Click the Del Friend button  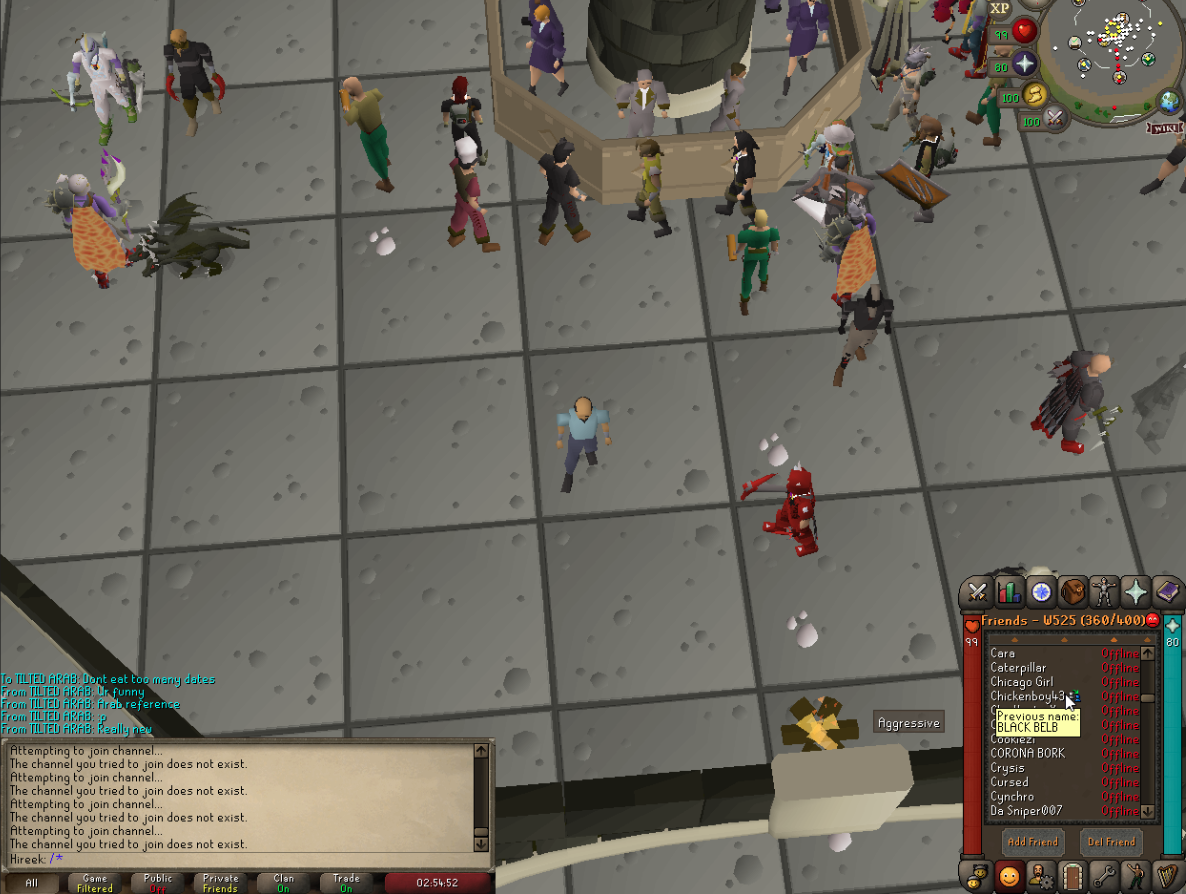pos(1111,842)
